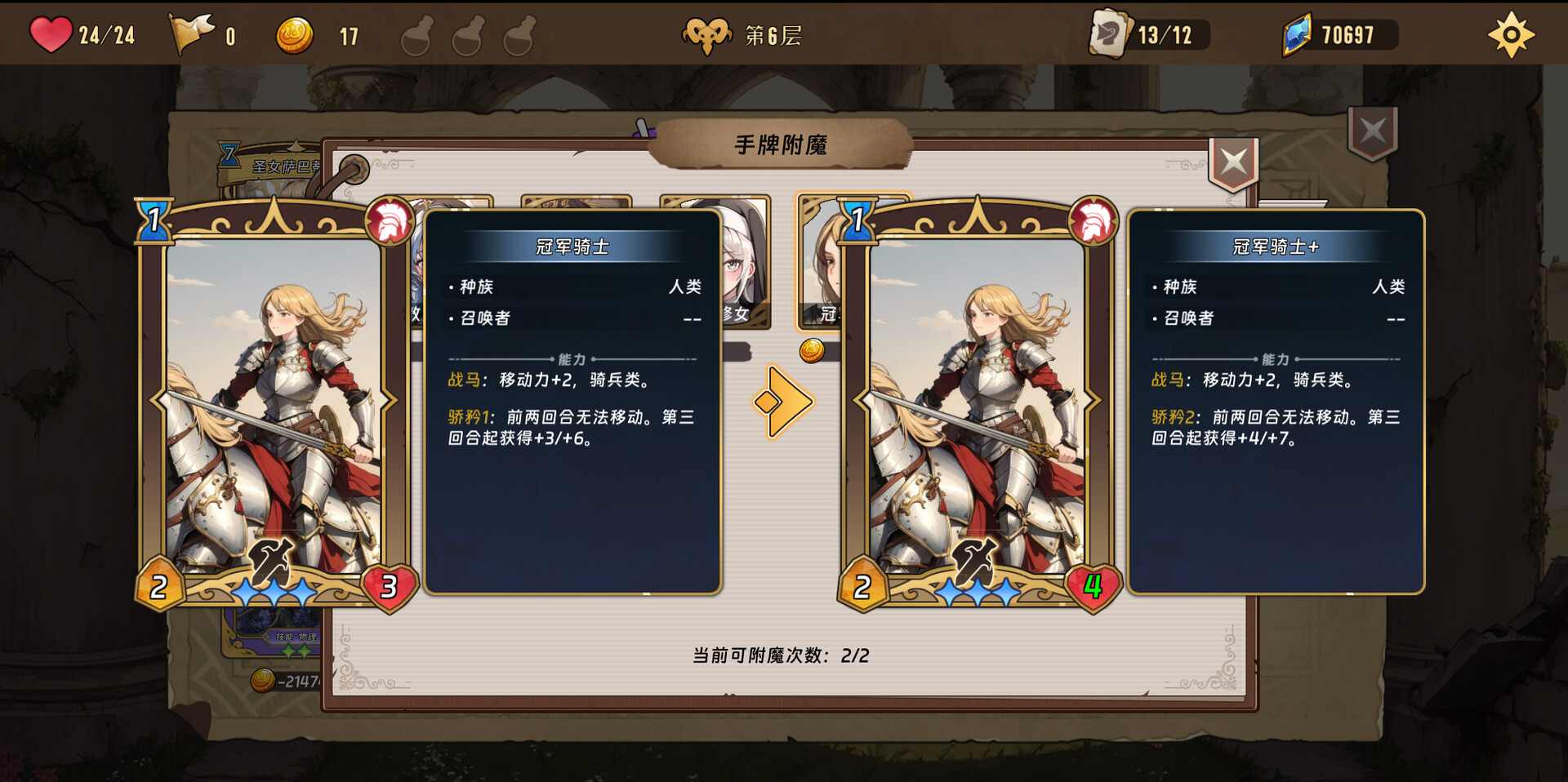This screenshot has height=782, width=1568.
Task: Click the 当前可附魔次数 2/2 counter text
Action: (x=781, y=654)
